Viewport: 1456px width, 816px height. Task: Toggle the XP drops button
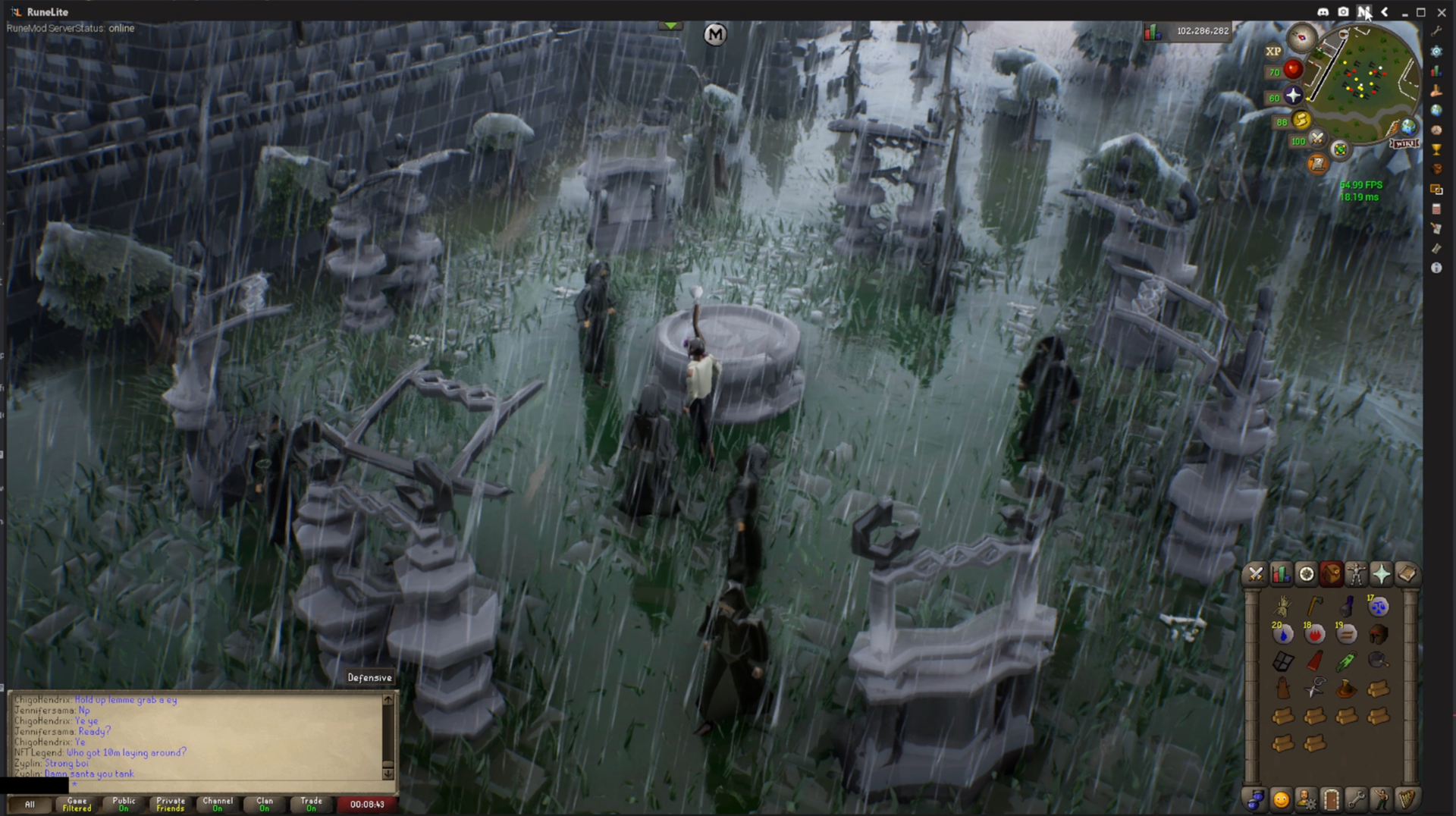[x=1273, y=52]
